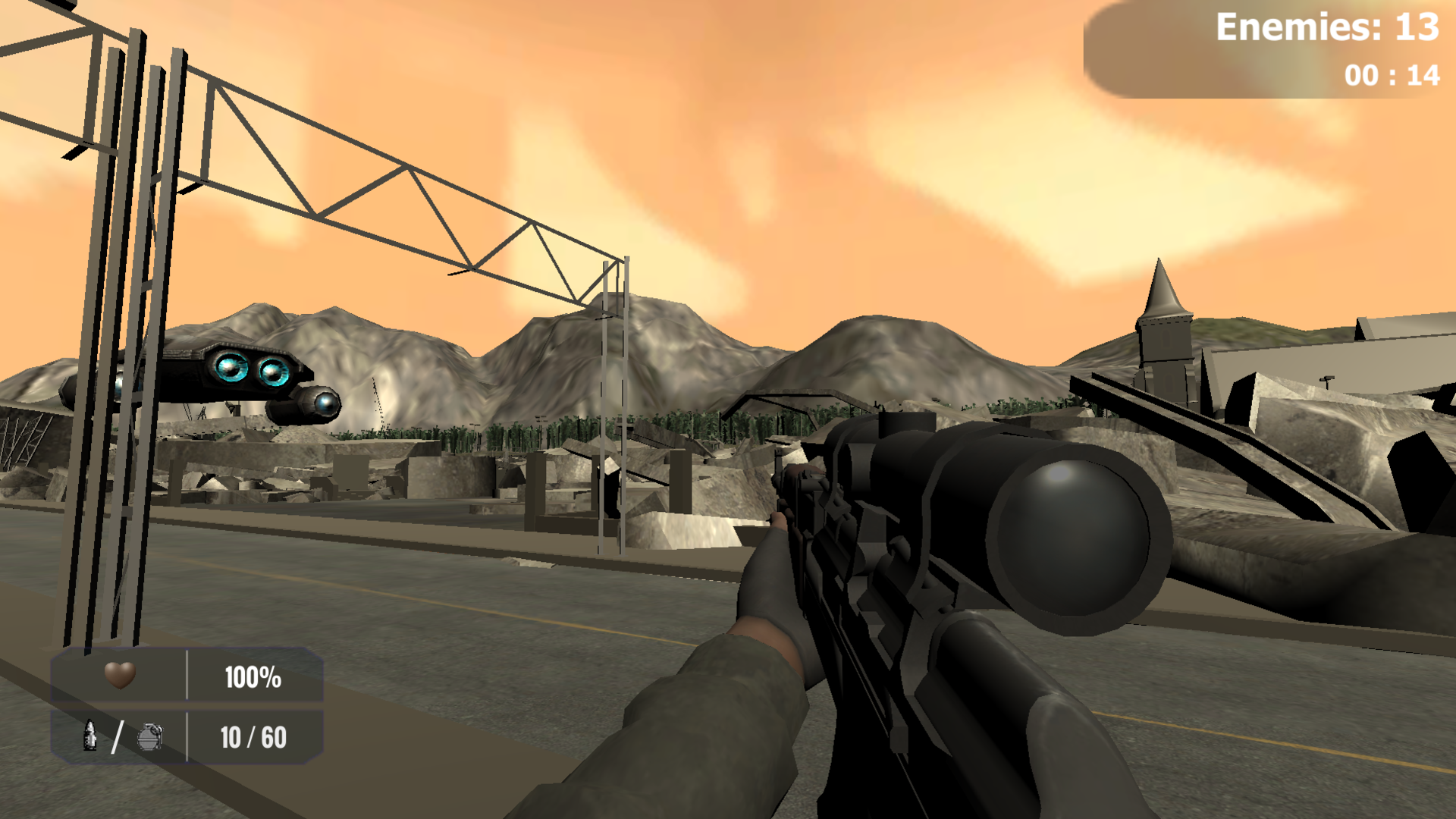Click the rifle scope lens
Image resolution: width=1456 pixels, height=819 pixels.
(x=1069, y=538)
